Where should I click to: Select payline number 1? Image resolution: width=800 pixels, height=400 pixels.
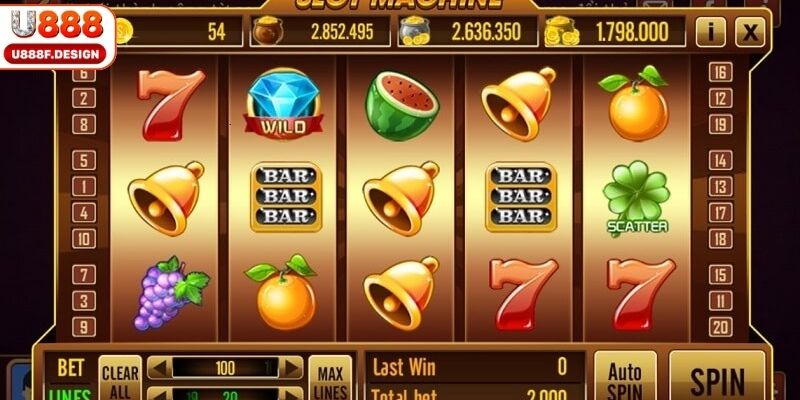(85, 186)
